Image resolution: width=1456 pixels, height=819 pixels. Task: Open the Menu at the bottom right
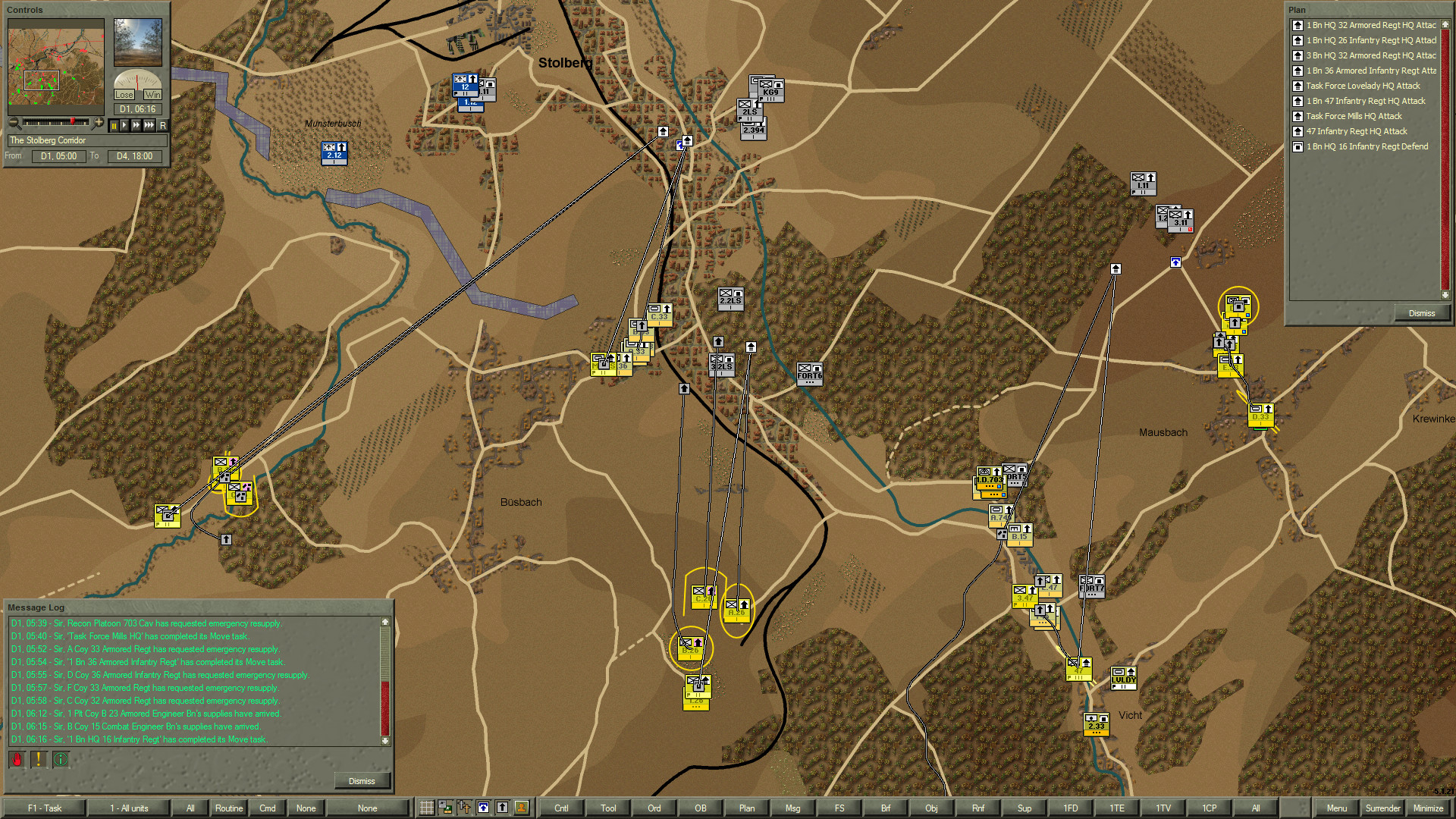click(1337, 808)
